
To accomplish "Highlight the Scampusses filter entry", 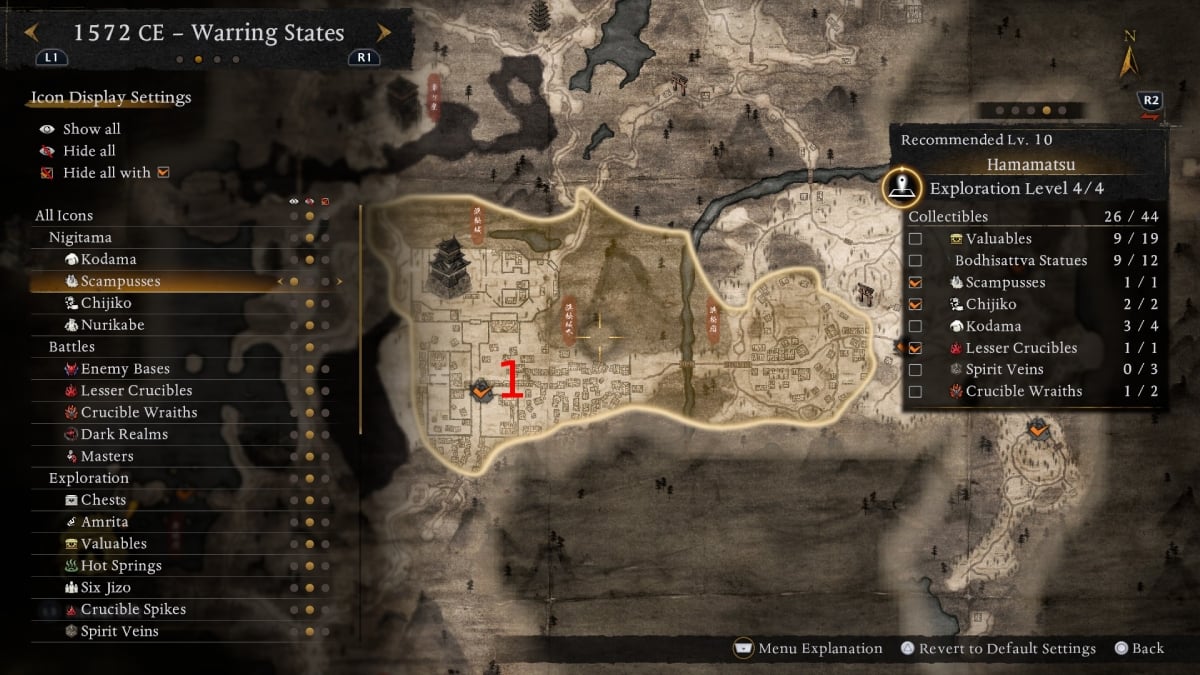I will tap(120, 281).
